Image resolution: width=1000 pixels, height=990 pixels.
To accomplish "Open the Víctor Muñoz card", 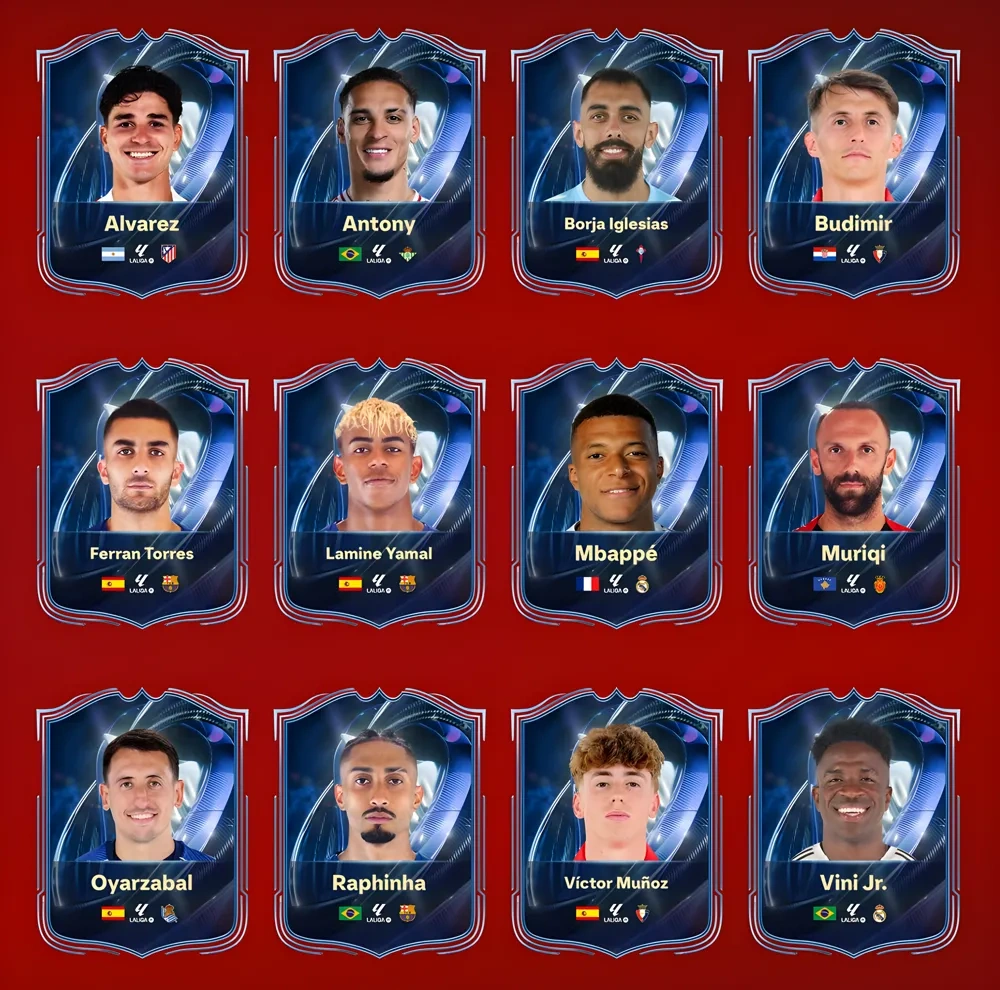I will pos(616,823).
